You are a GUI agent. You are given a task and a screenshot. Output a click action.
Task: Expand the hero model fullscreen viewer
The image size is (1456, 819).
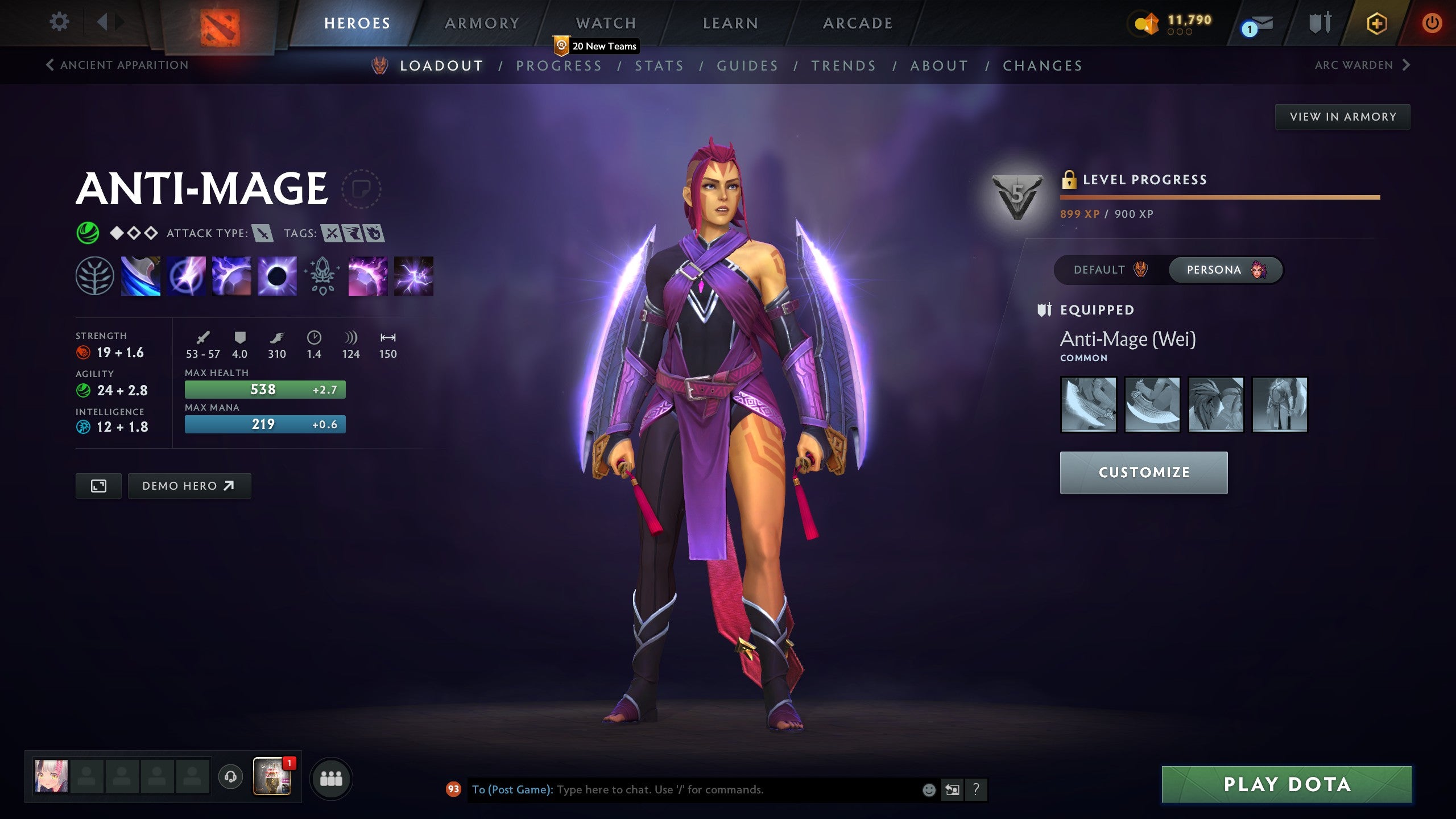(x=98, y=486)
